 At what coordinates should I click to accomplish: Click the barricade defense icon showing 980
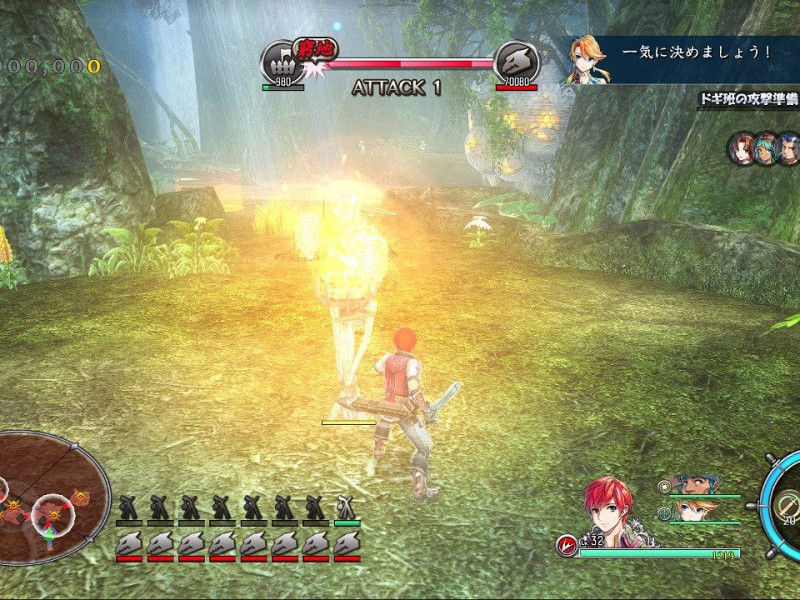[282, 62]
